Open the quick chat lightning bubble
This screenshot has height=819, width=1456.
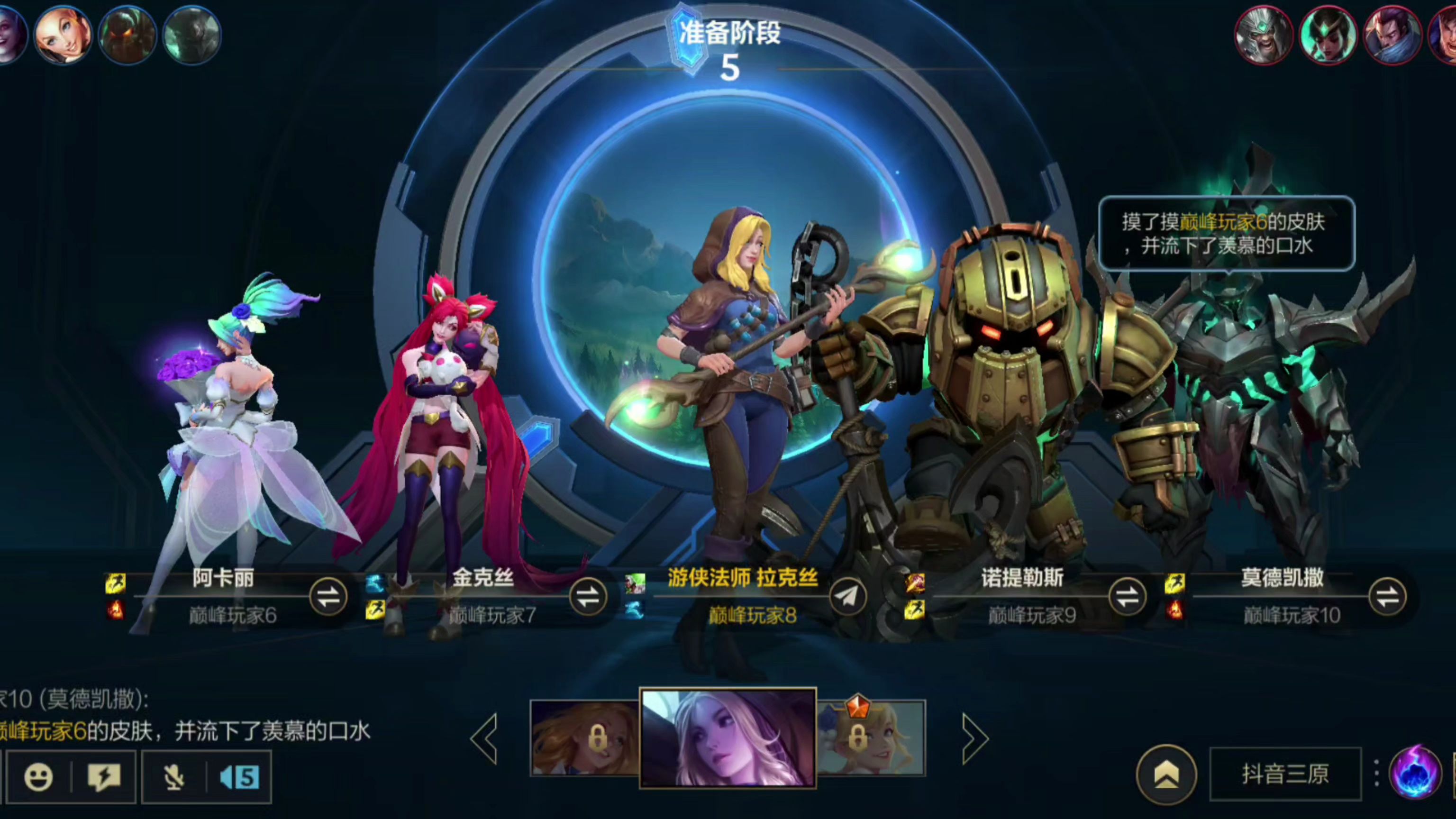[x=104, y=778]
